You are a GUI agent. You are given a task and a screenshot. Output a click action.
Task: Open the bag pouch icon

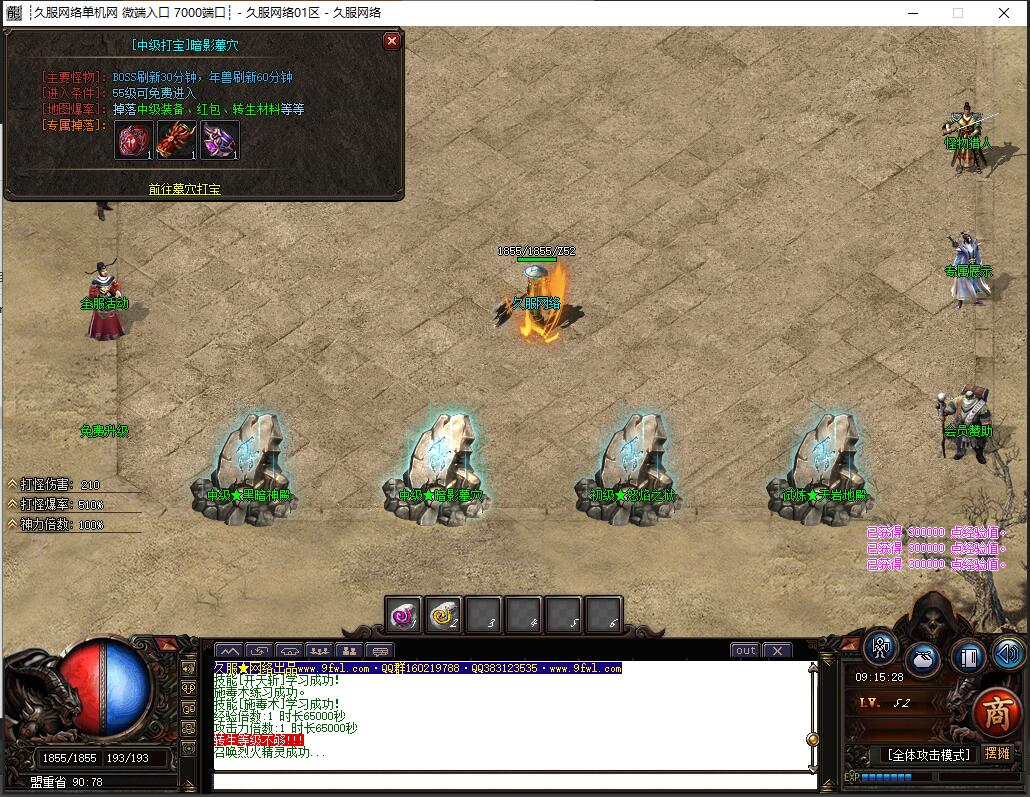click(x=923, y=660)
